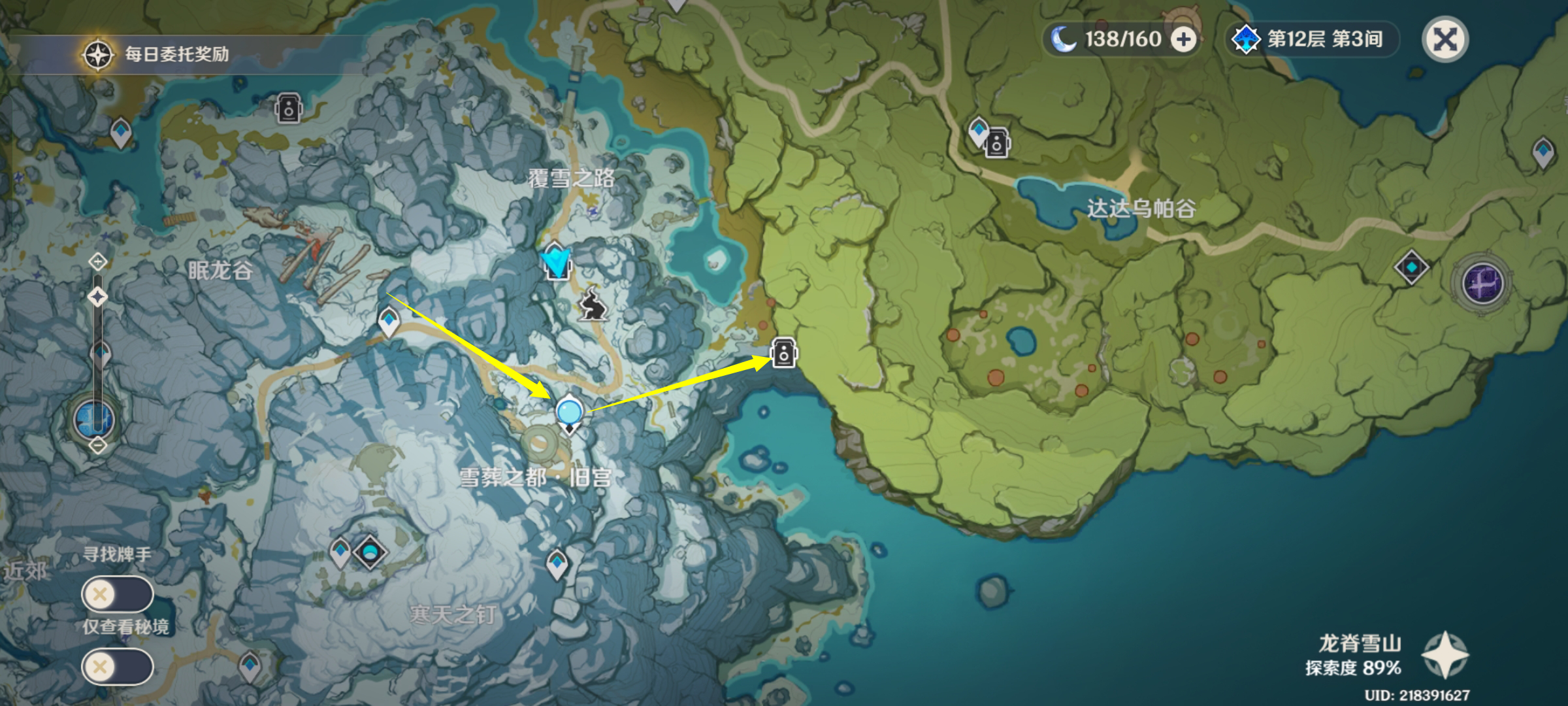Click the map zoom slider handle

coord(97,297)
